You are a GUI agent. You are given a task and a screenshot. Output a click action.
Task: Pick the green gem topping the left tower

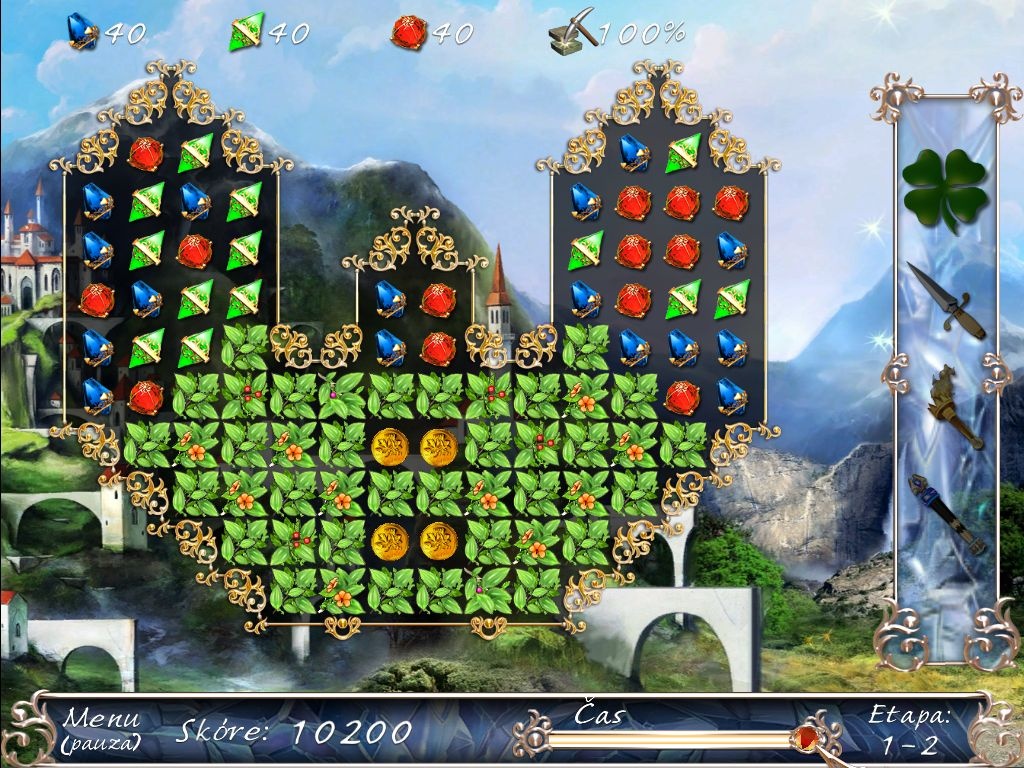(196, 152)
